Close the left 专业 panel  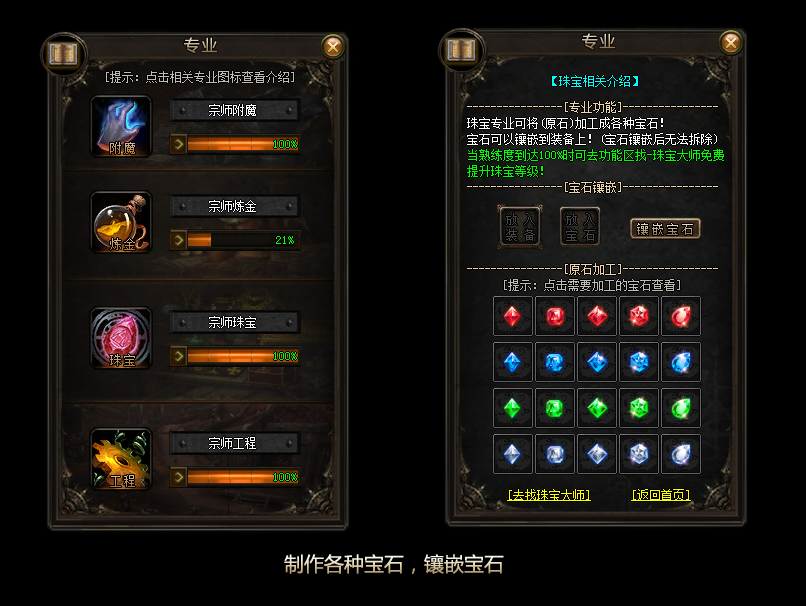[x=333, y=47]
